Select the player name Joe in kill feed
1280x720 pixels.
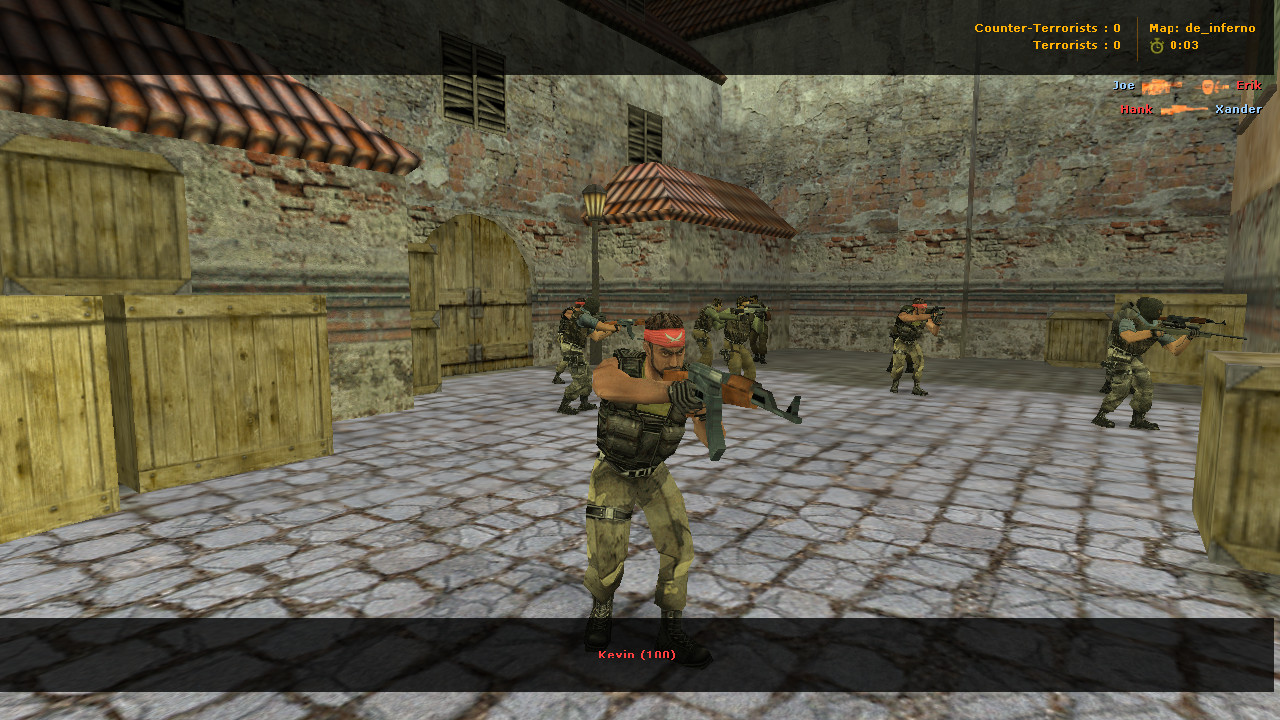(1122, 86)
